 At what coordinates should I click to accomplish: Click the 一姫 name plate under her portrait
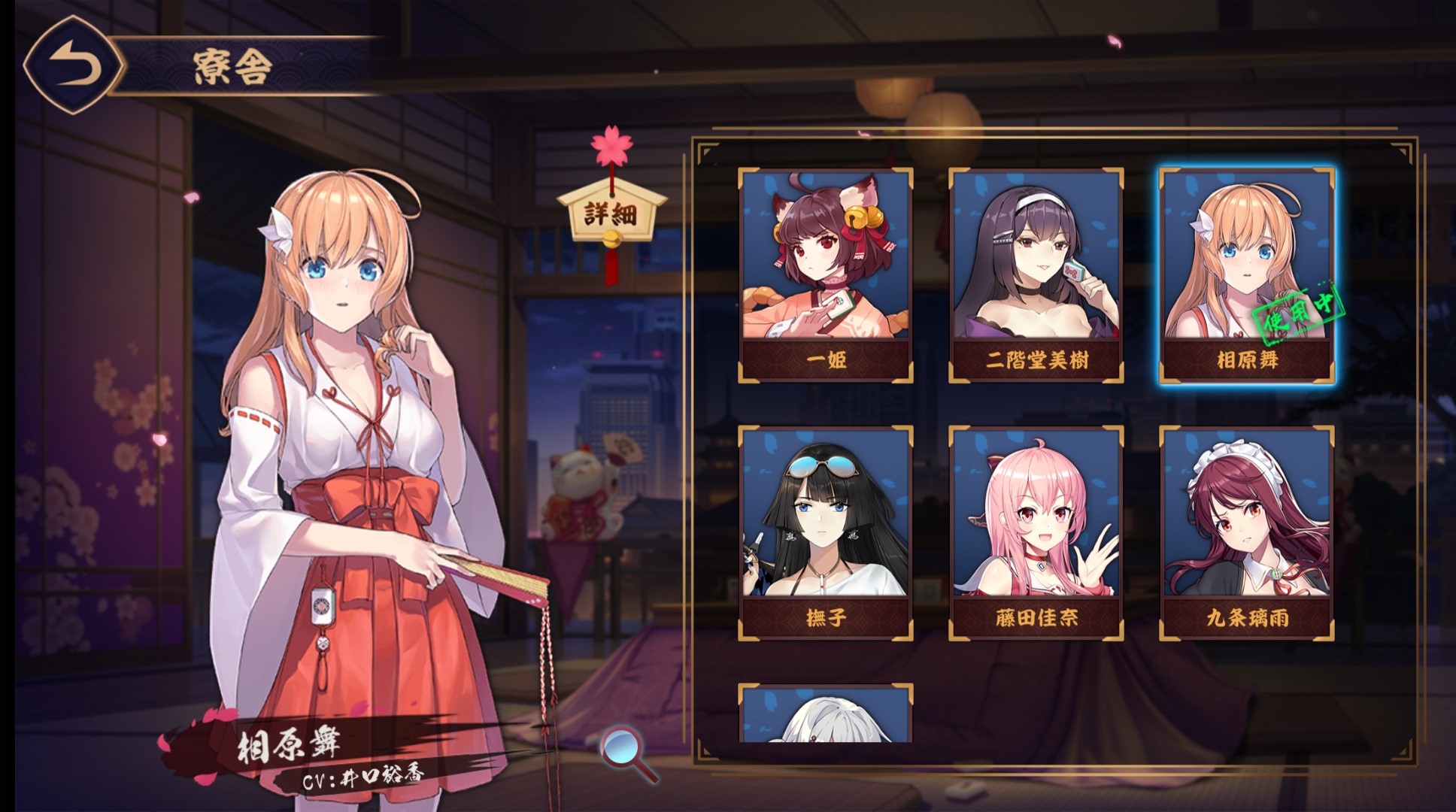point(825,360)
